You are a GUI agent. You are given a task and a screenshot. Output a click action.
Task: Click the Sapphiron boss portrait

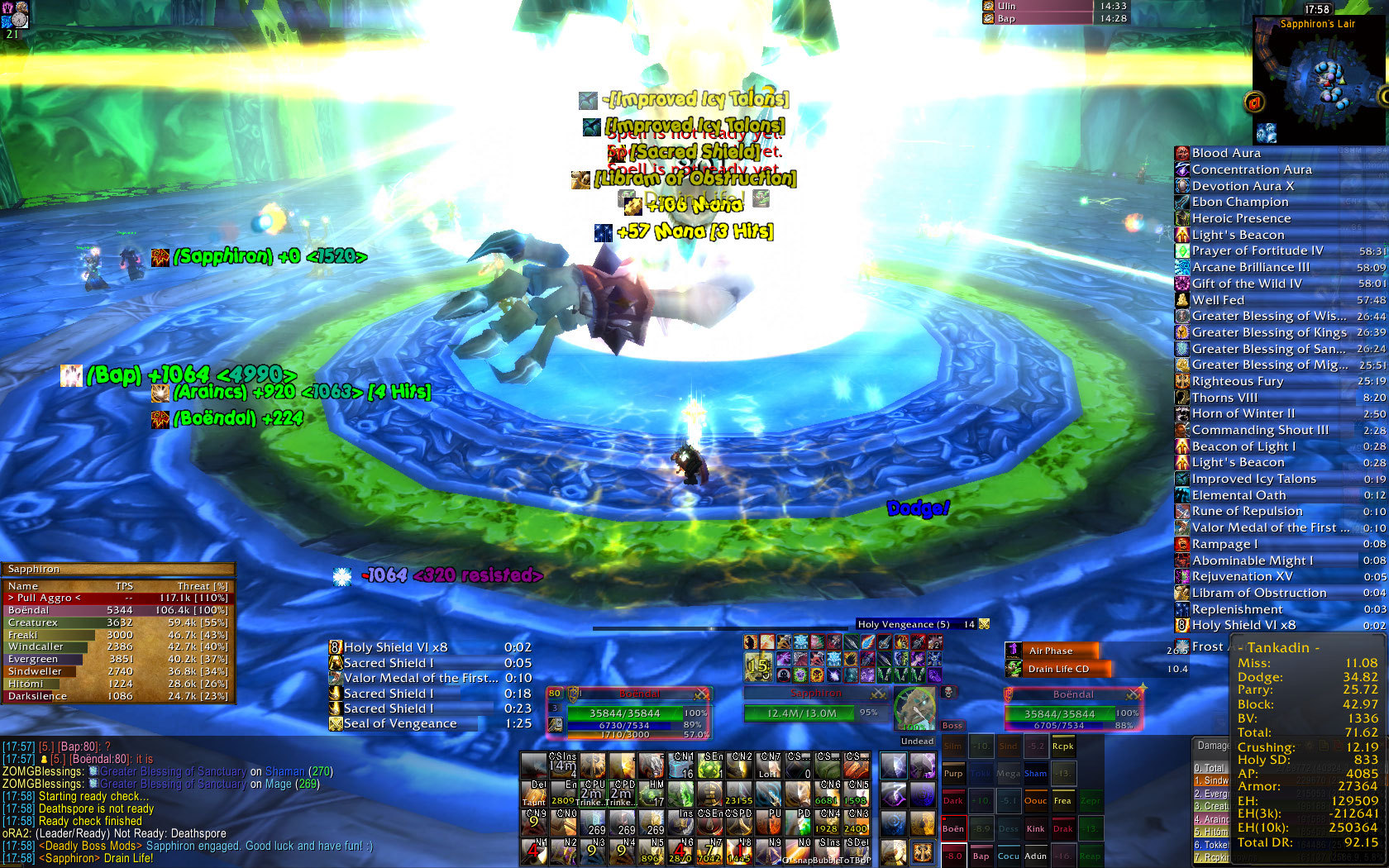click(x=914, y=709)
